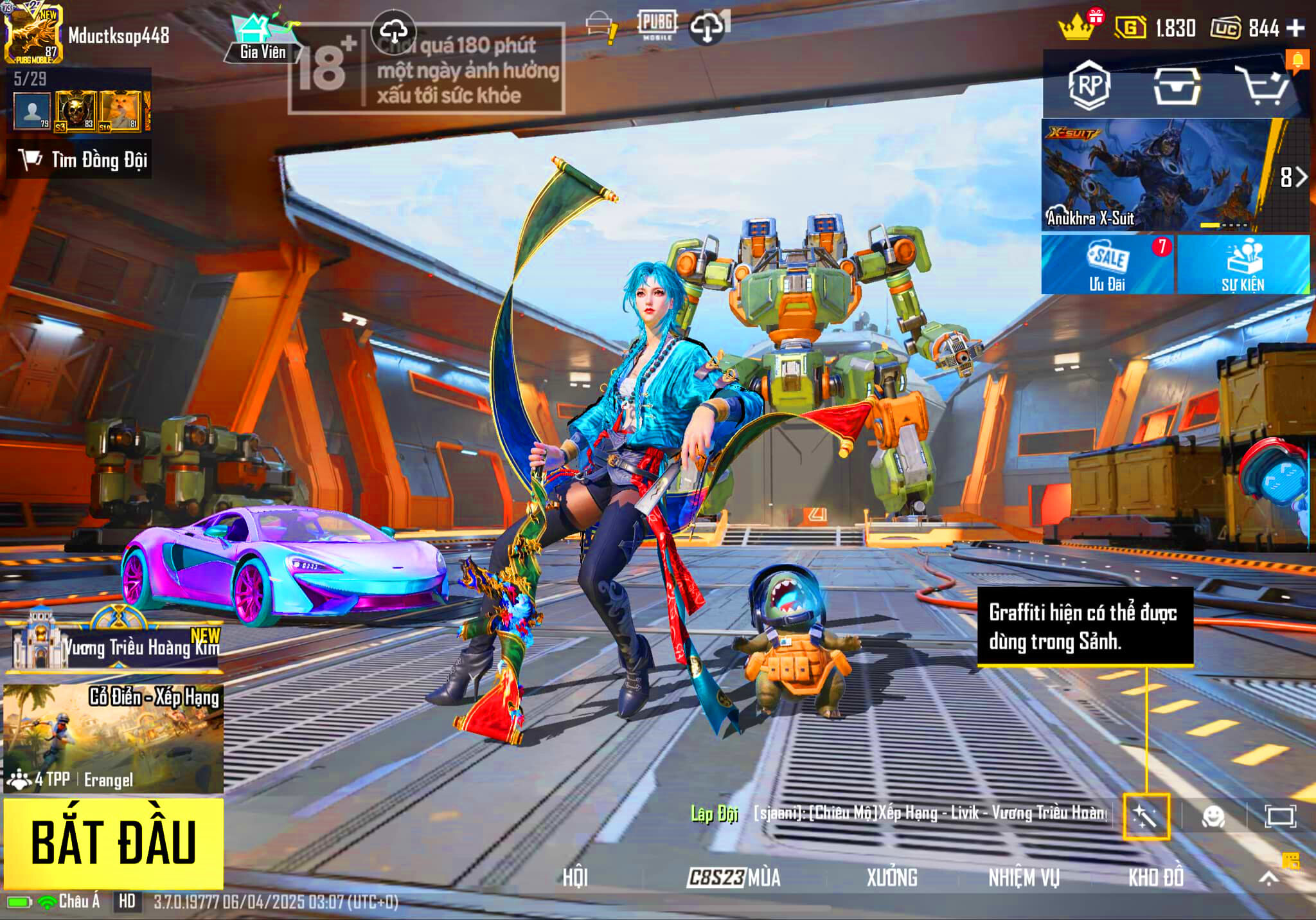Open the Royale Pass RP icon

point(1089,85)
